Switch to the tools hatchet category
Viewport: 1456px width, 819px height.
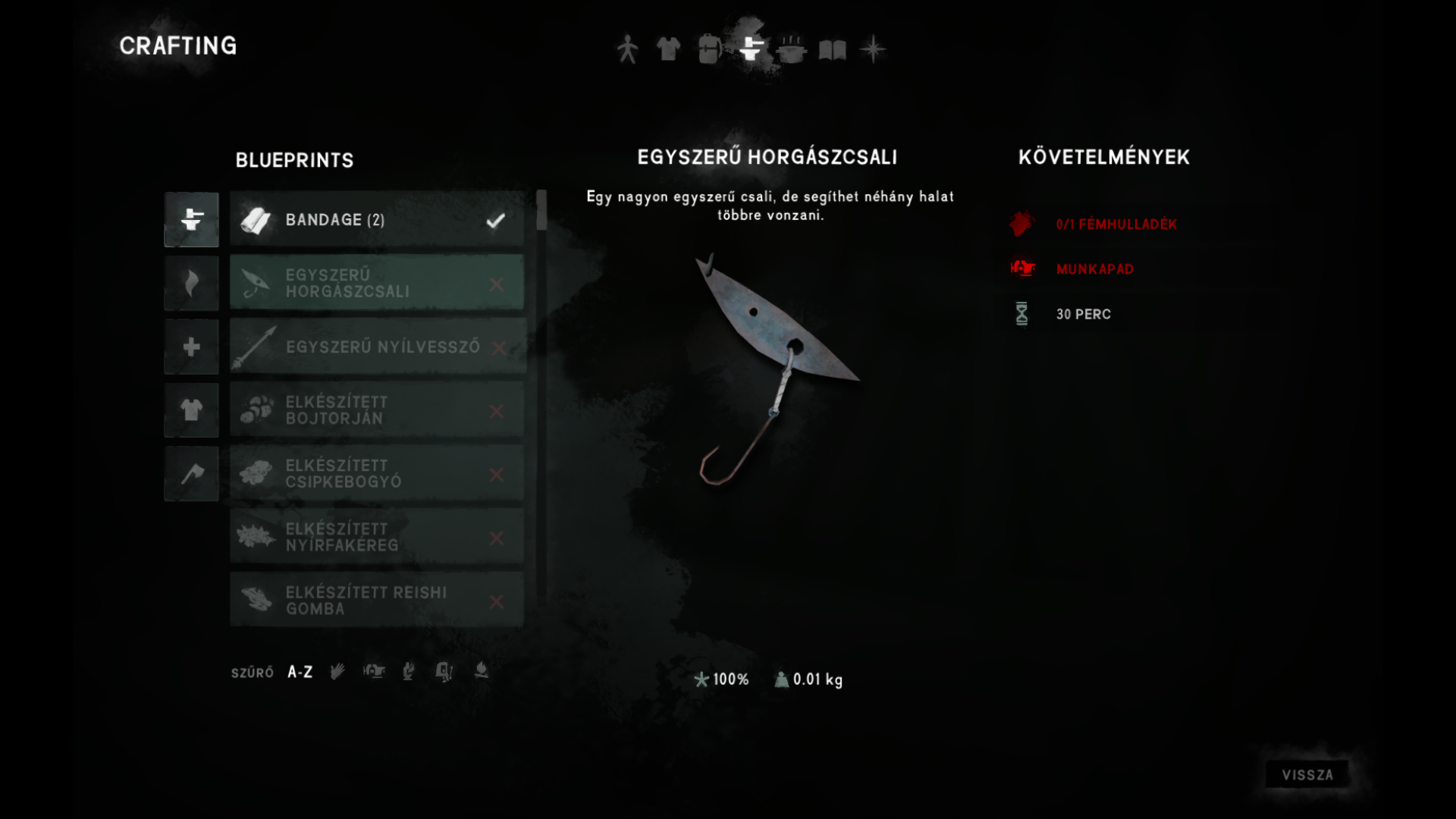point(191,474)
